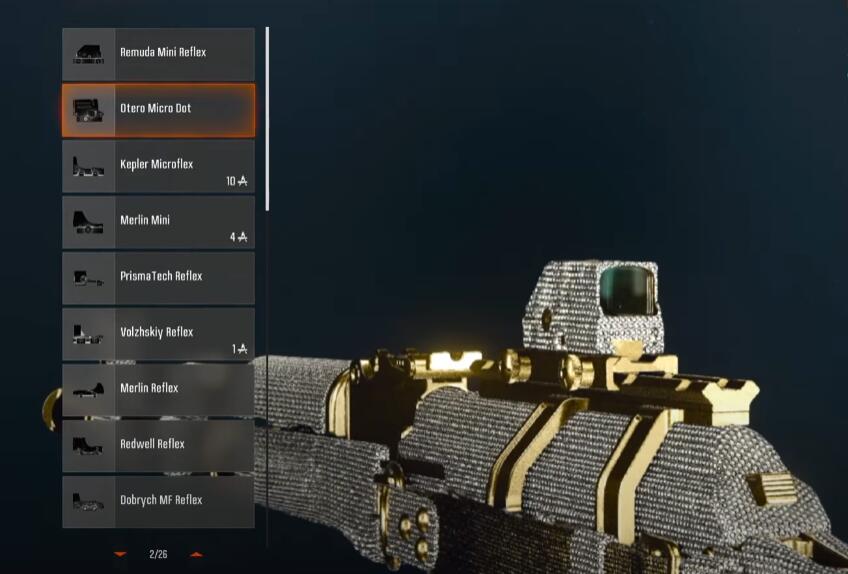Equip the Kepler Microflex sight
Screen dimensions: 848x574
coord(158,166)
